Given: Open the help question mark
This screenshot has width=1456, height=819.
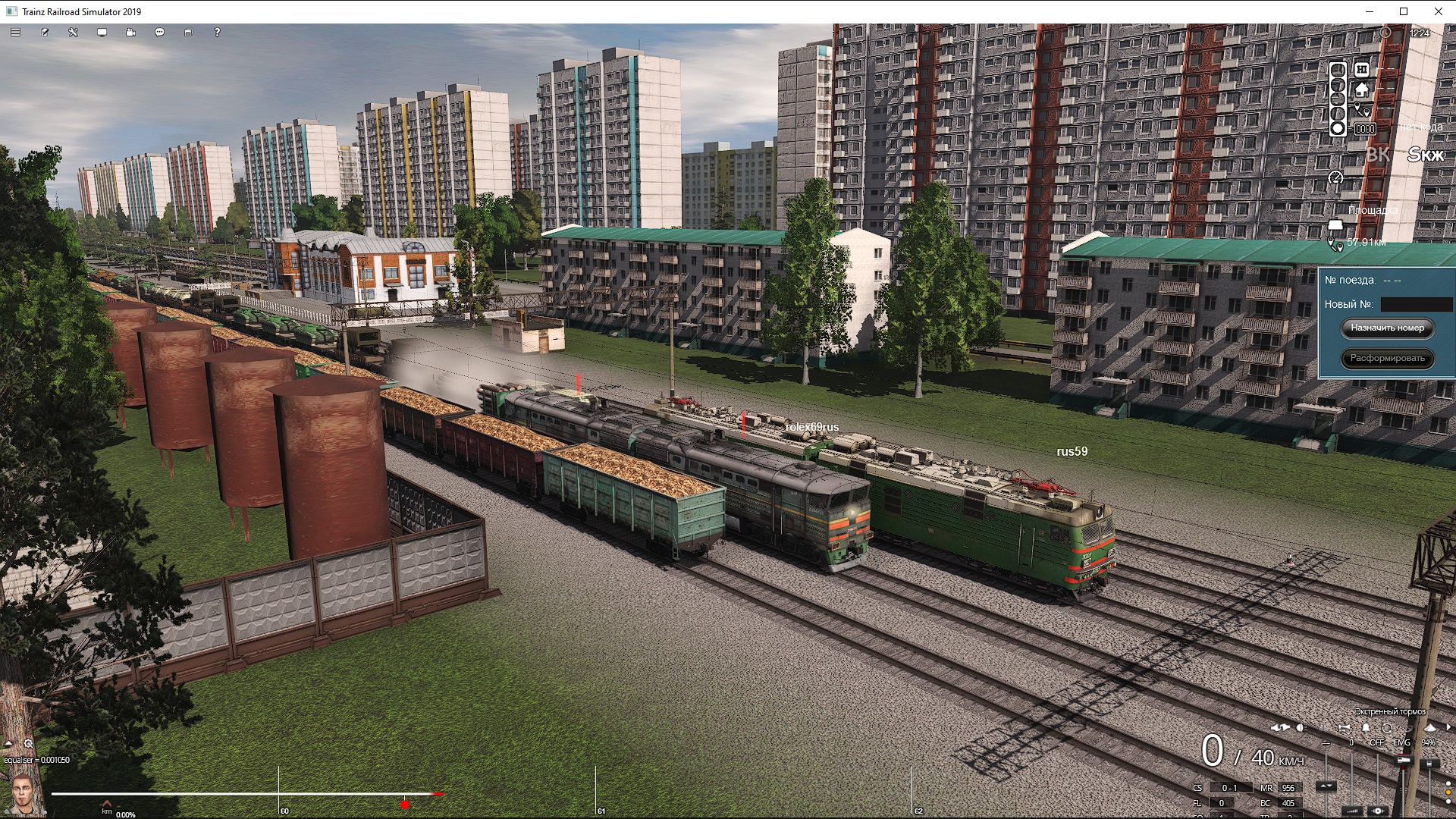Looking at the screenshot, I should point(217,33).
